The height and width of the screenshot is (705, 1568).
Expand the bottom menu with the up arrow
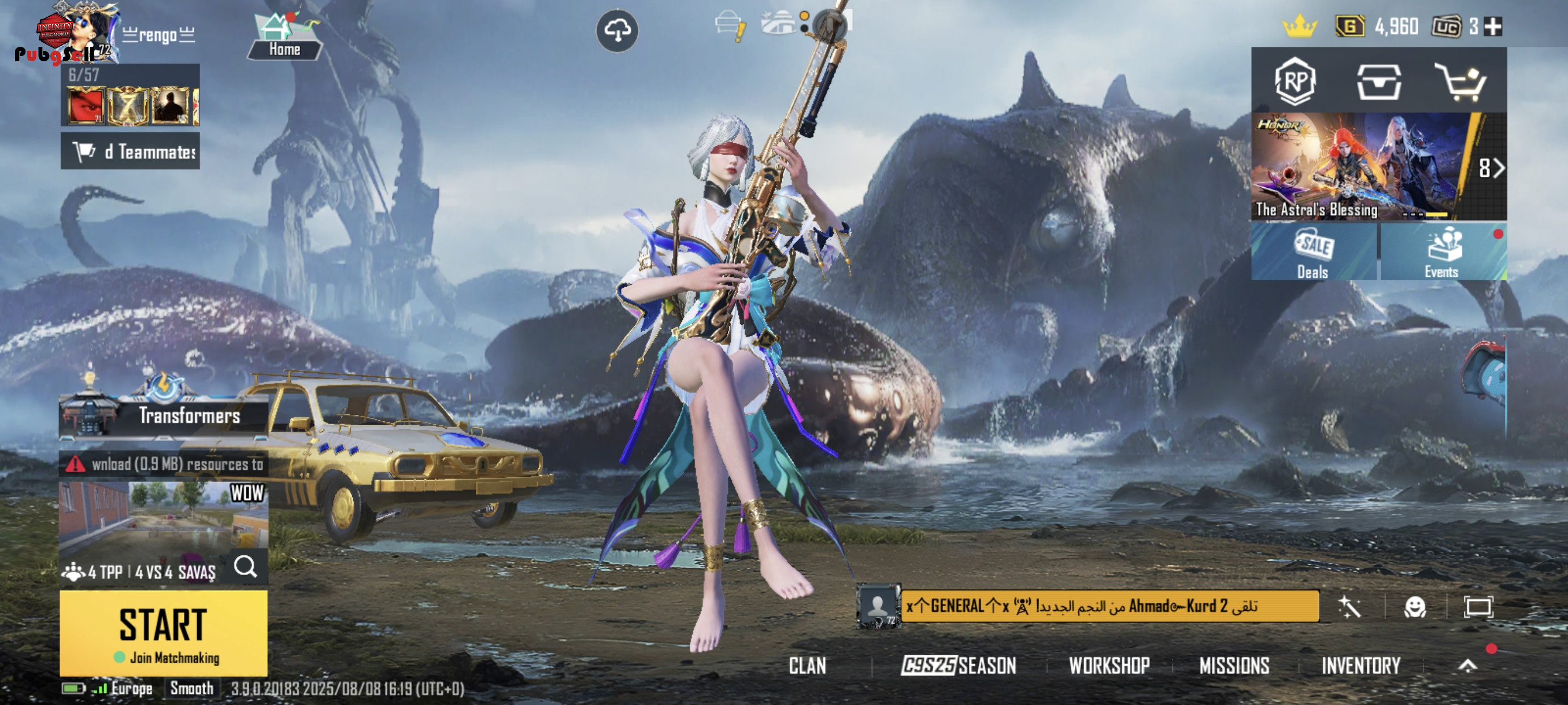click(1467, 666)
